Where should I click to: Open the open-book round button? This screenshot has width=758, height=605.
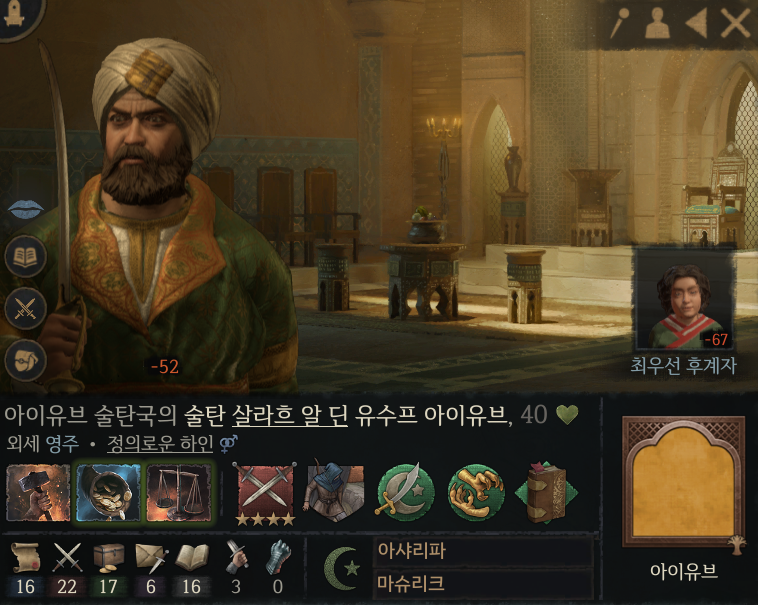click(25, 257)
